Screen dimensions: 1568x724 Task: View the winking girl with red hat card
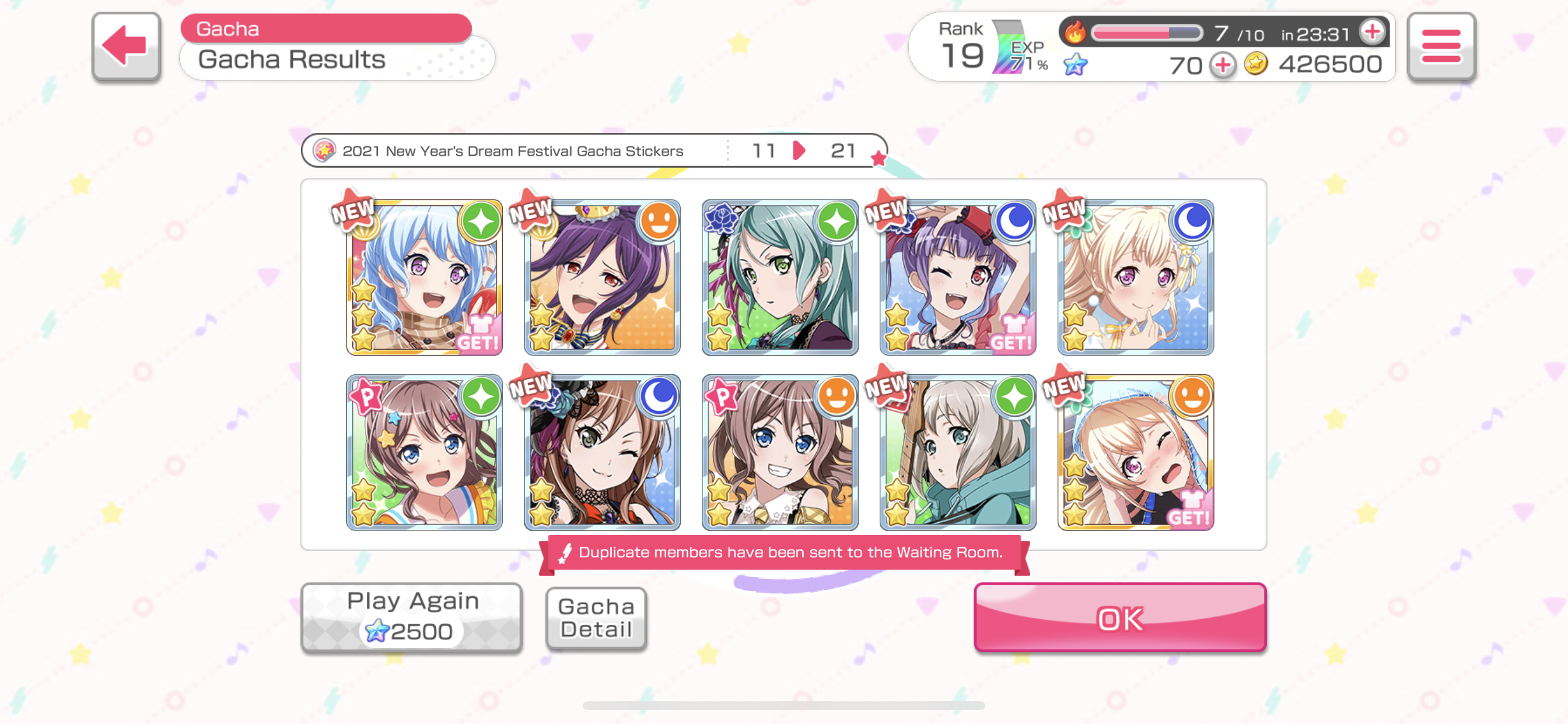[x=957, y=277]
